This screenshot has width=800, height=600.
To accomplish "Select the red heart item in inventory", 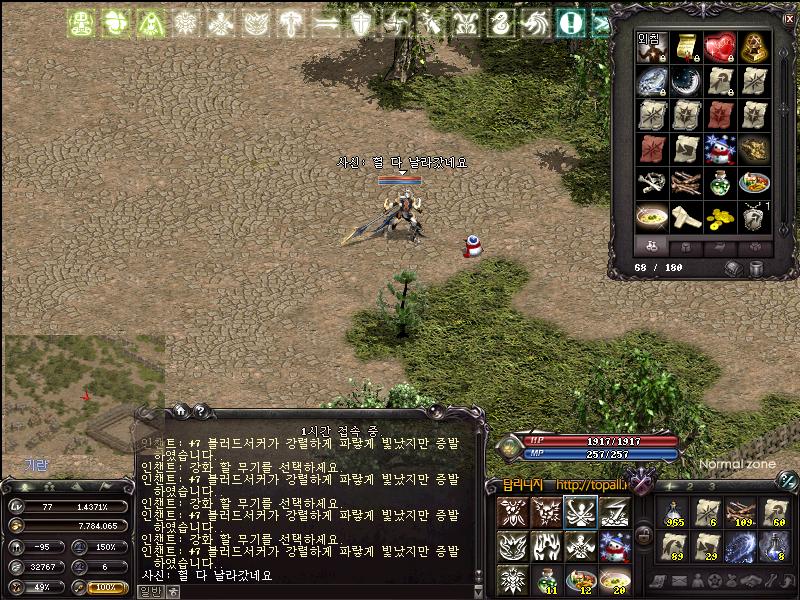I will (719, 47).
